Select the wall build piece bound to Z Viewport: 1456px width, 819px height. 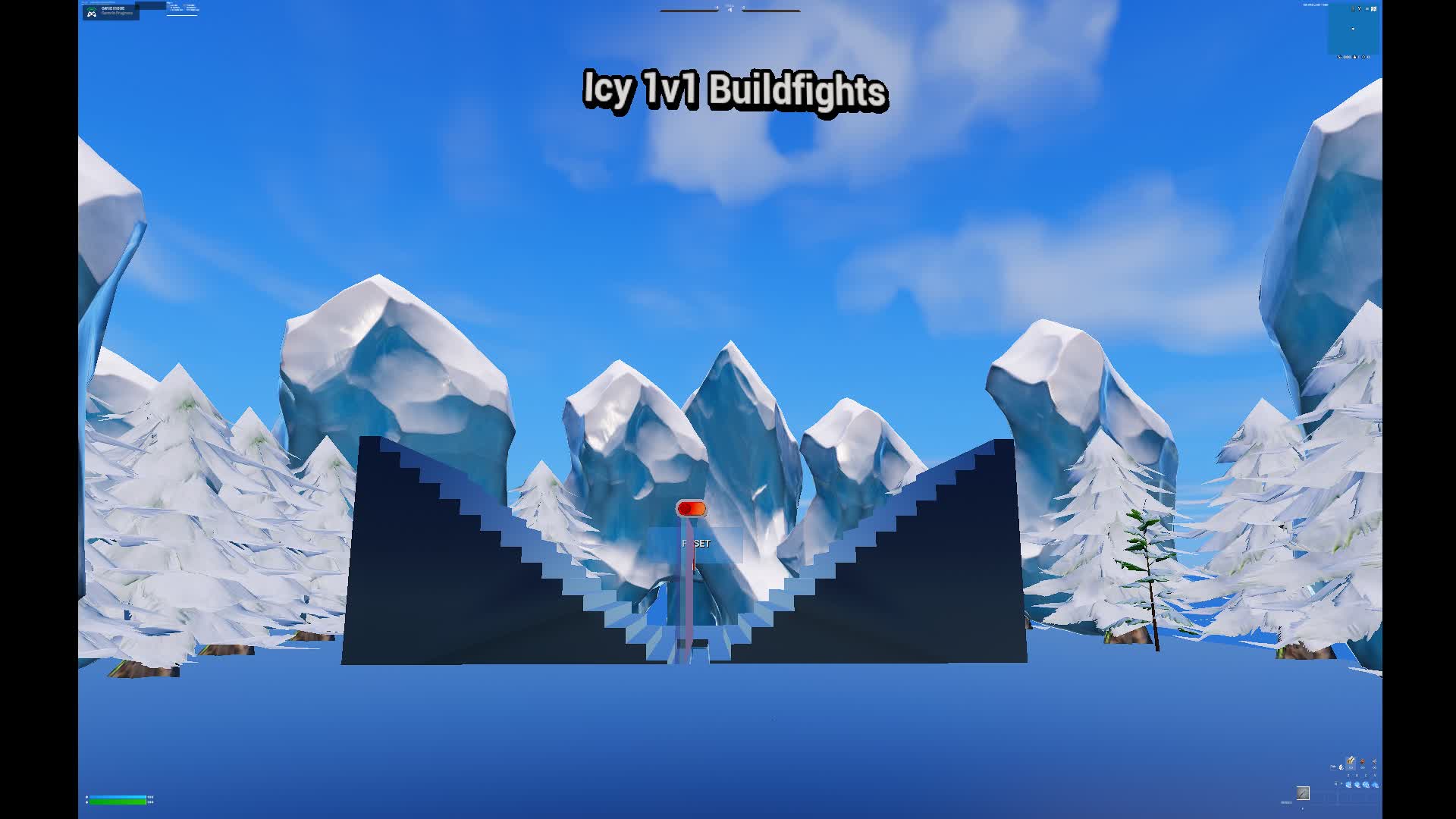coord(1348,785)
